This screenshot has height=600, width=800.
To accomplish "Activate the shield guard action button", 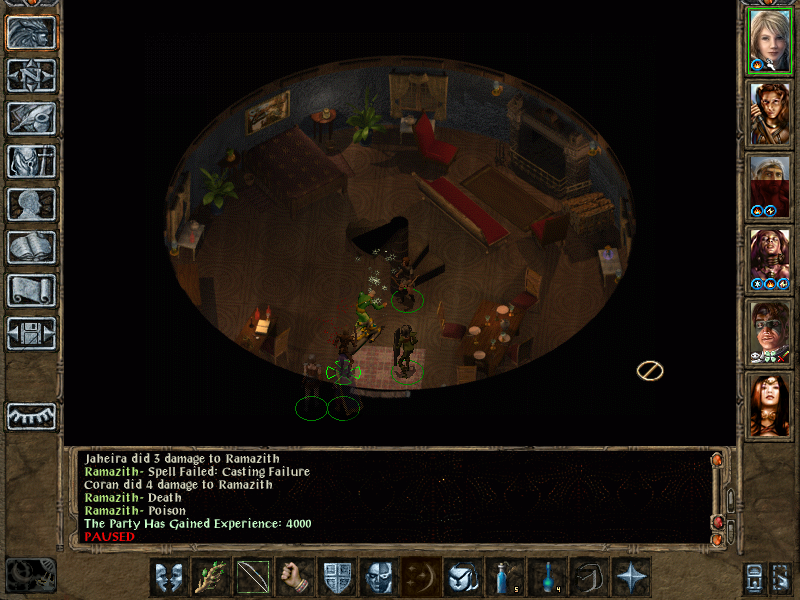I will [x=337, y=577].
